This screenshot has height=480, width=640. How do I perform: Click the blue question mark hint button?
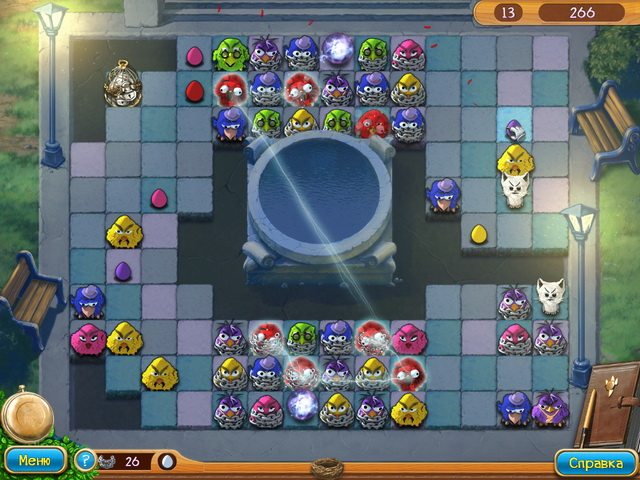[86, 461]
